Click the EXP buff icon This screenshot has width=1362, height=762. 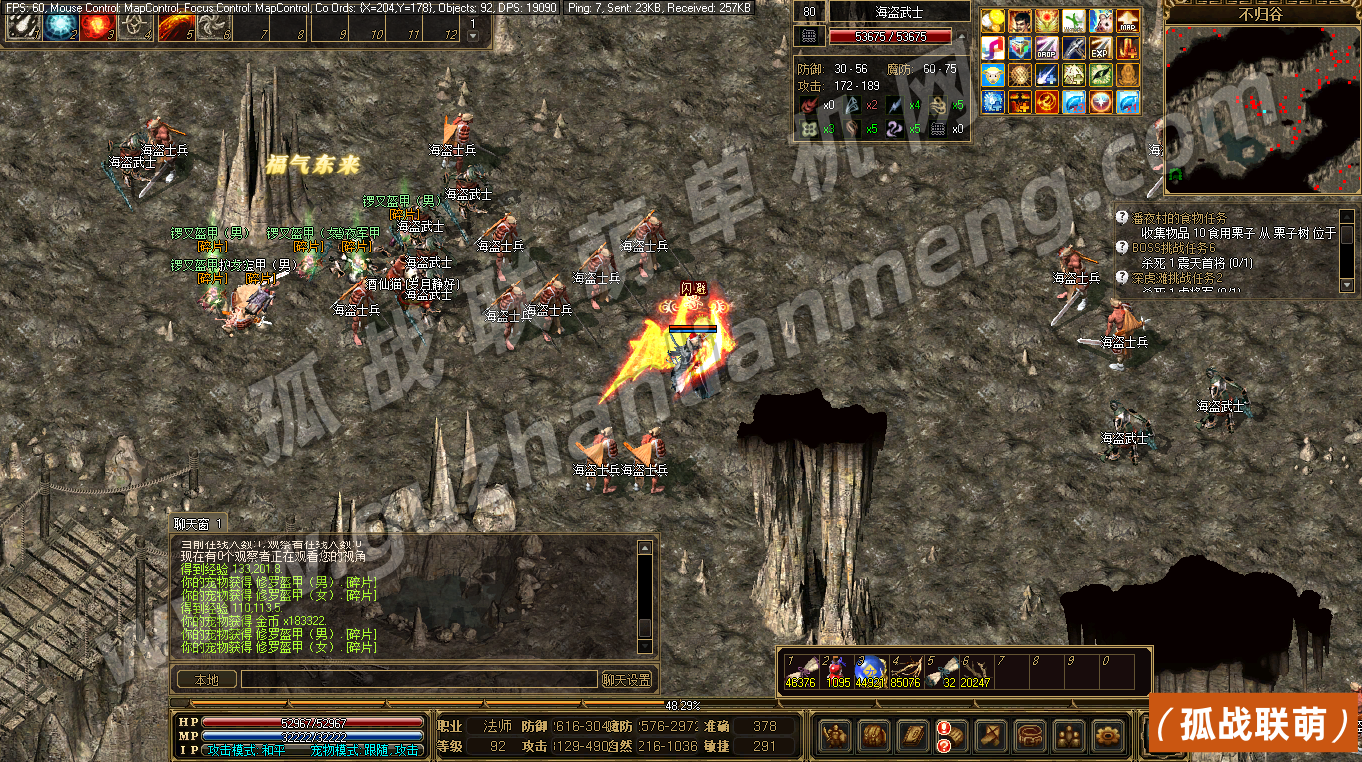pos(1101,48)
